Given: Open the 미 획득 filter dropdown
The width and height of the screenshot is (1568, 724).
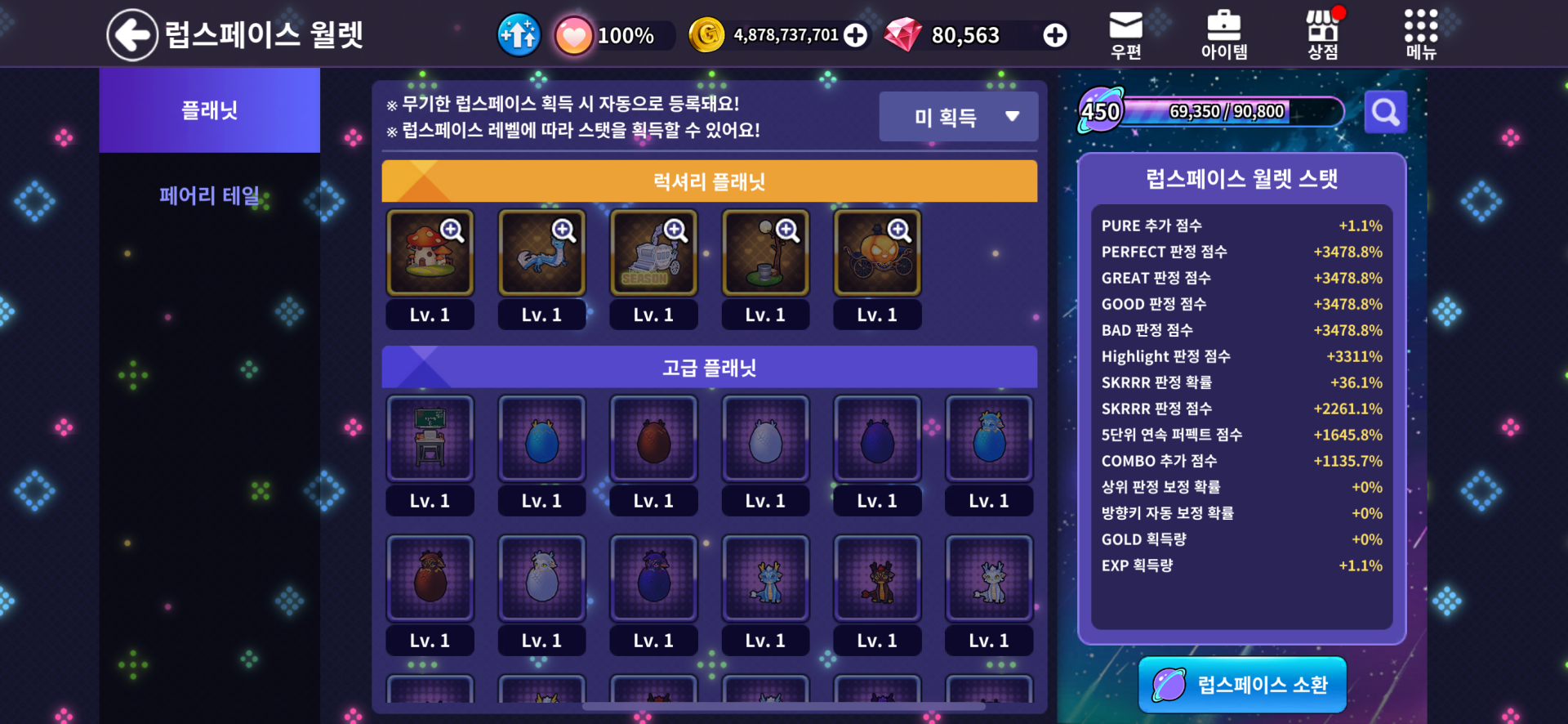Looking at the screenshot, I should click(x=958, y=117).
